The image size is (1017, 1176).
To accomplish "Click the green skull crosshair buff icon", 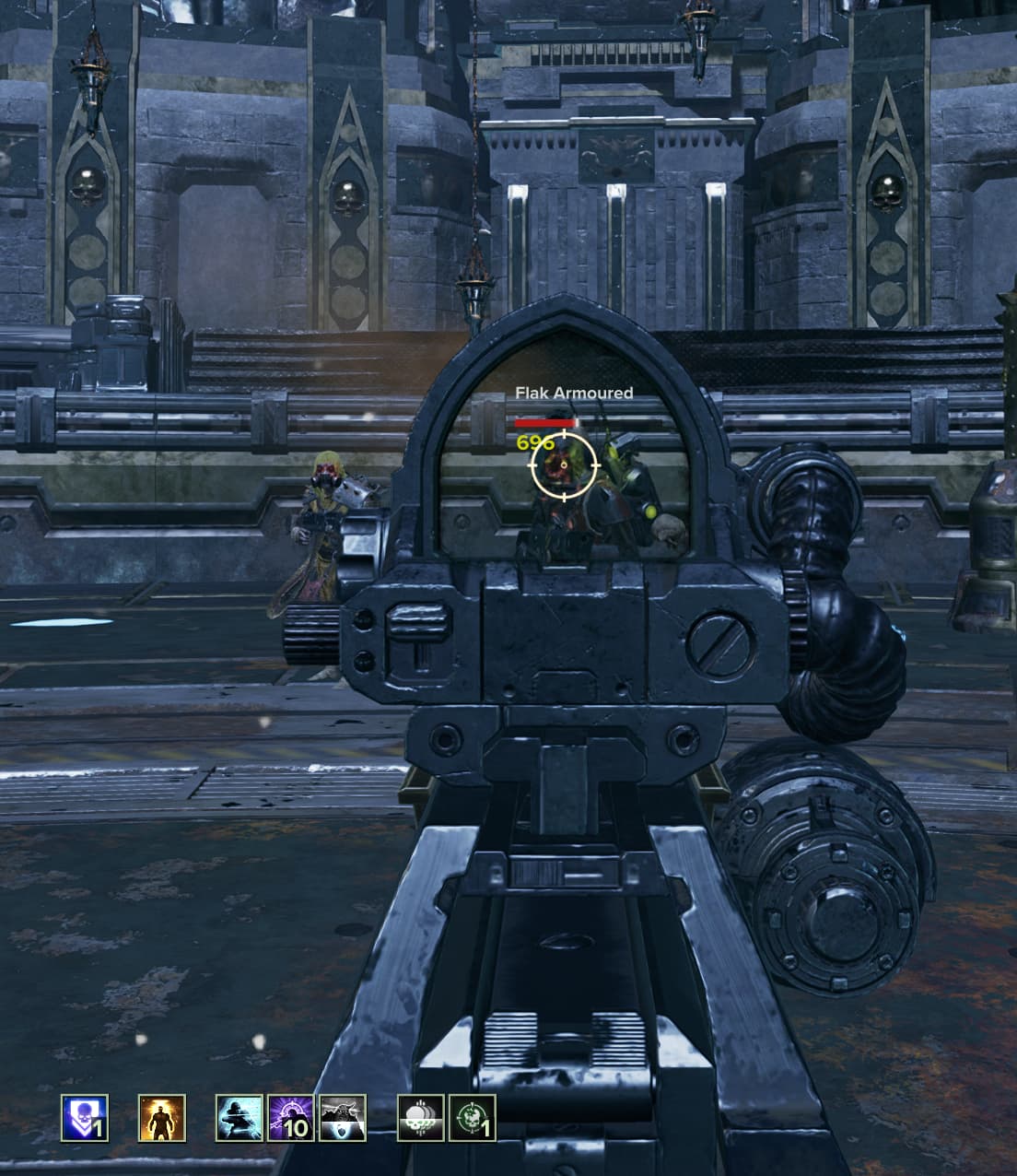I will pyautogui.click(x=473, y=1118).
